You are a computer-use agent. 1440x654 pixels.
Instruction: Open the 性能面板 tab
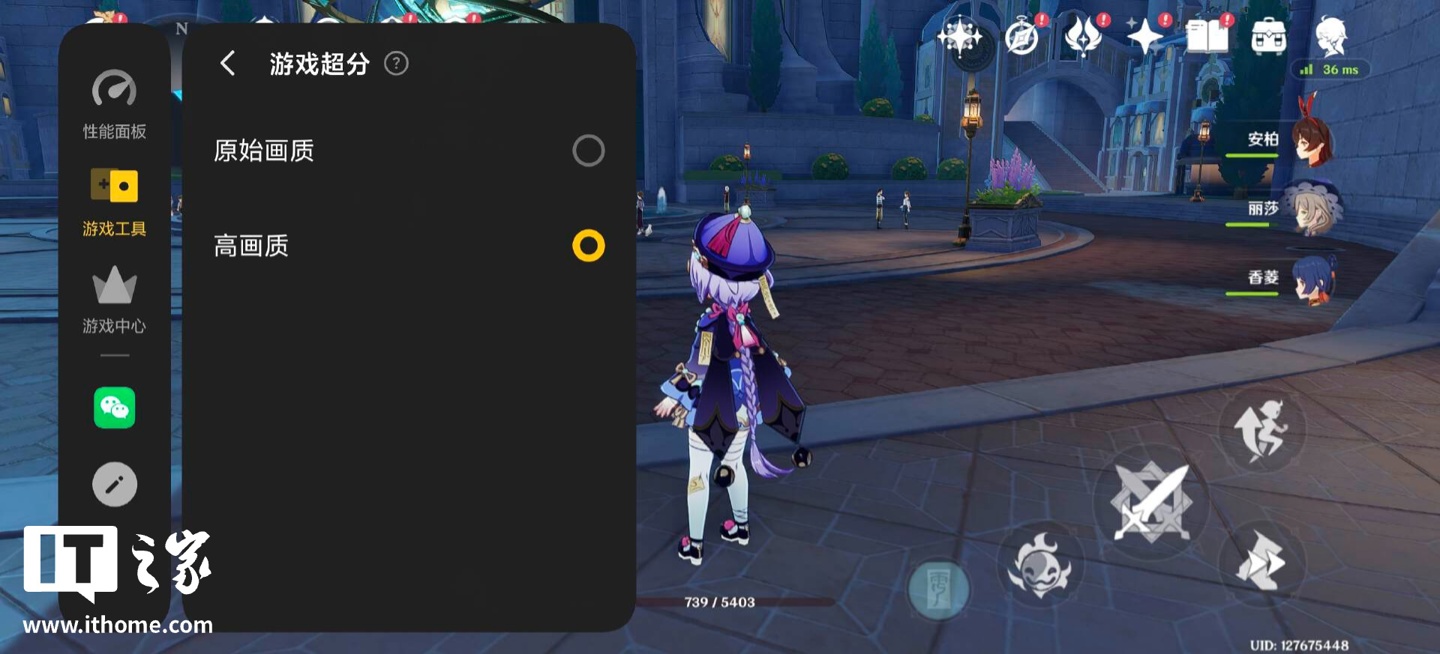point(114,105)
